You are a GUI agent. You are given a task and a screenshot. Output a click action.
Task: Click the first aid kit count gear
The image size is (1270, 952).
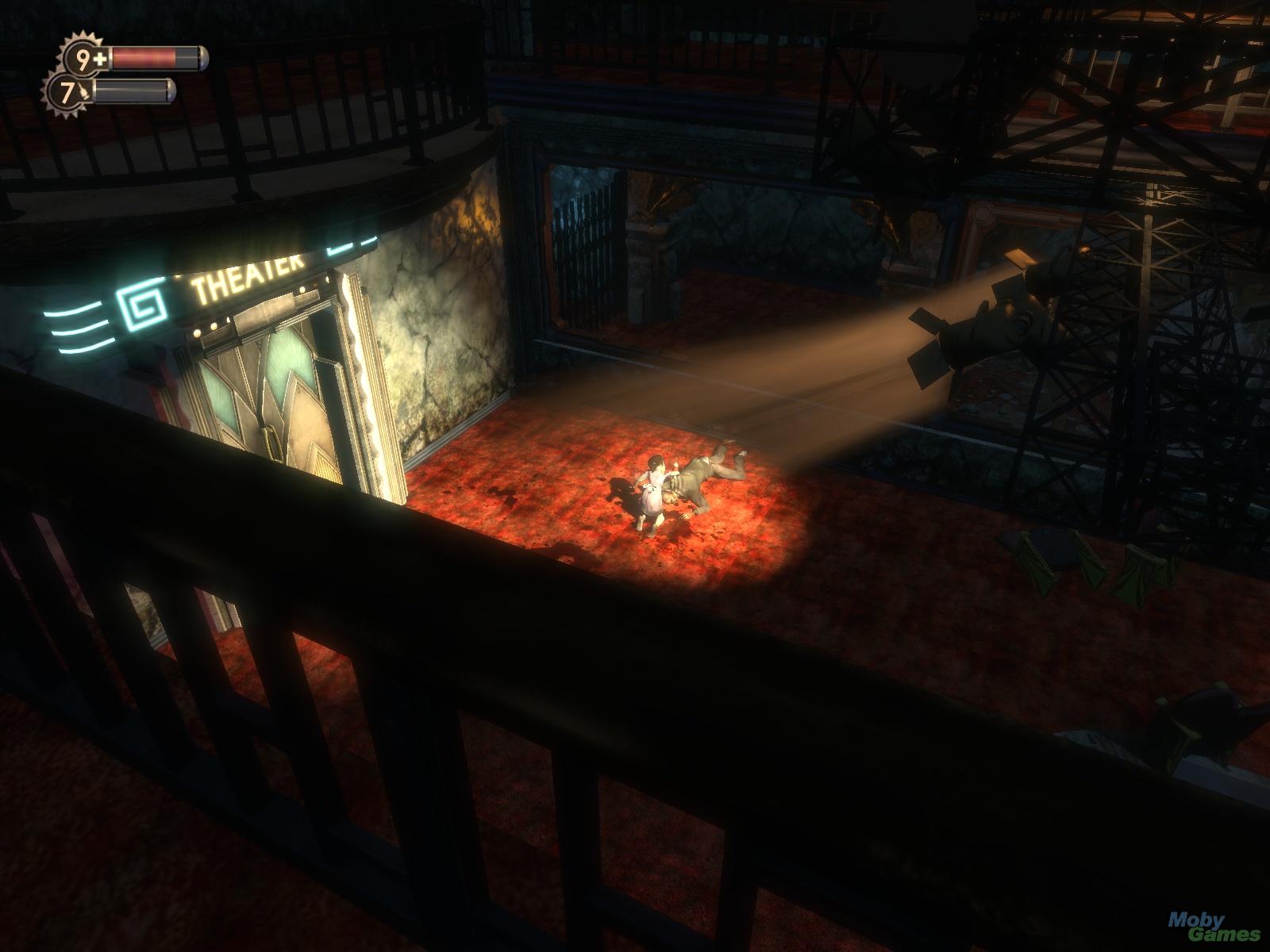tap(85, 58)
